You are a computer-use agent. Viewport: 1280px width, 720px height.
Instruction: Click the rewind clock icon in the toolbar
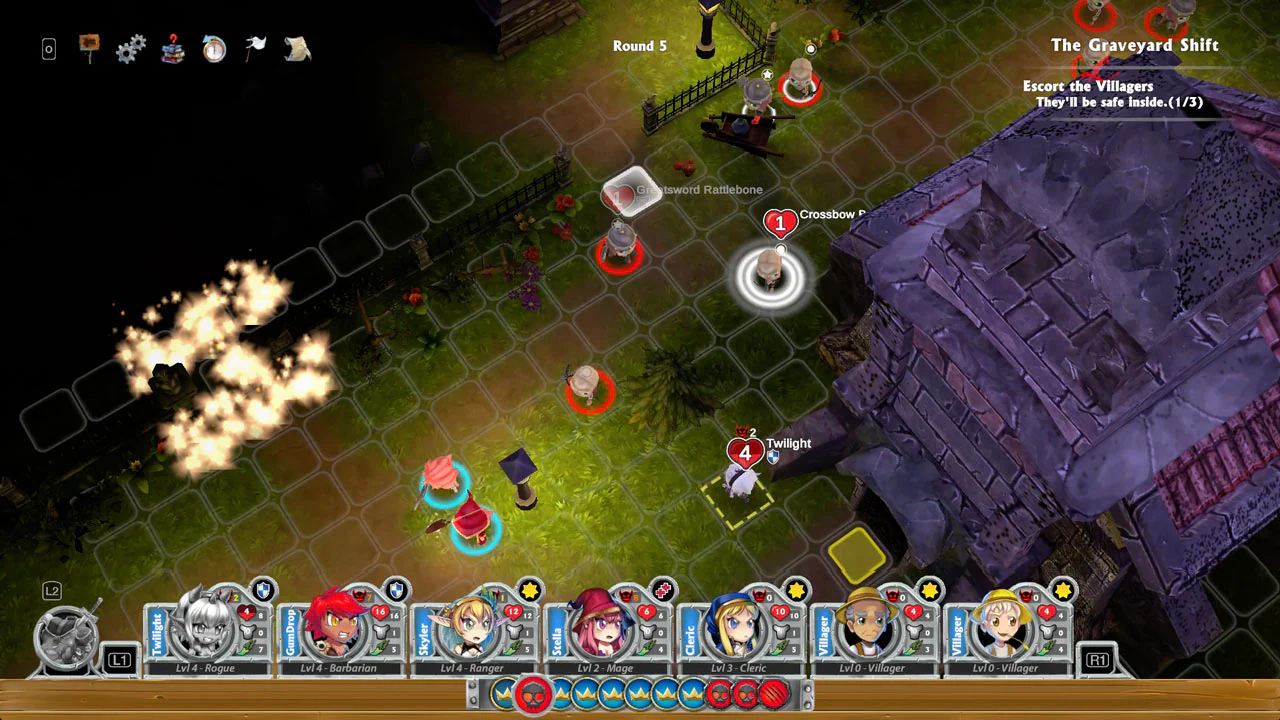tap(214, 48)
